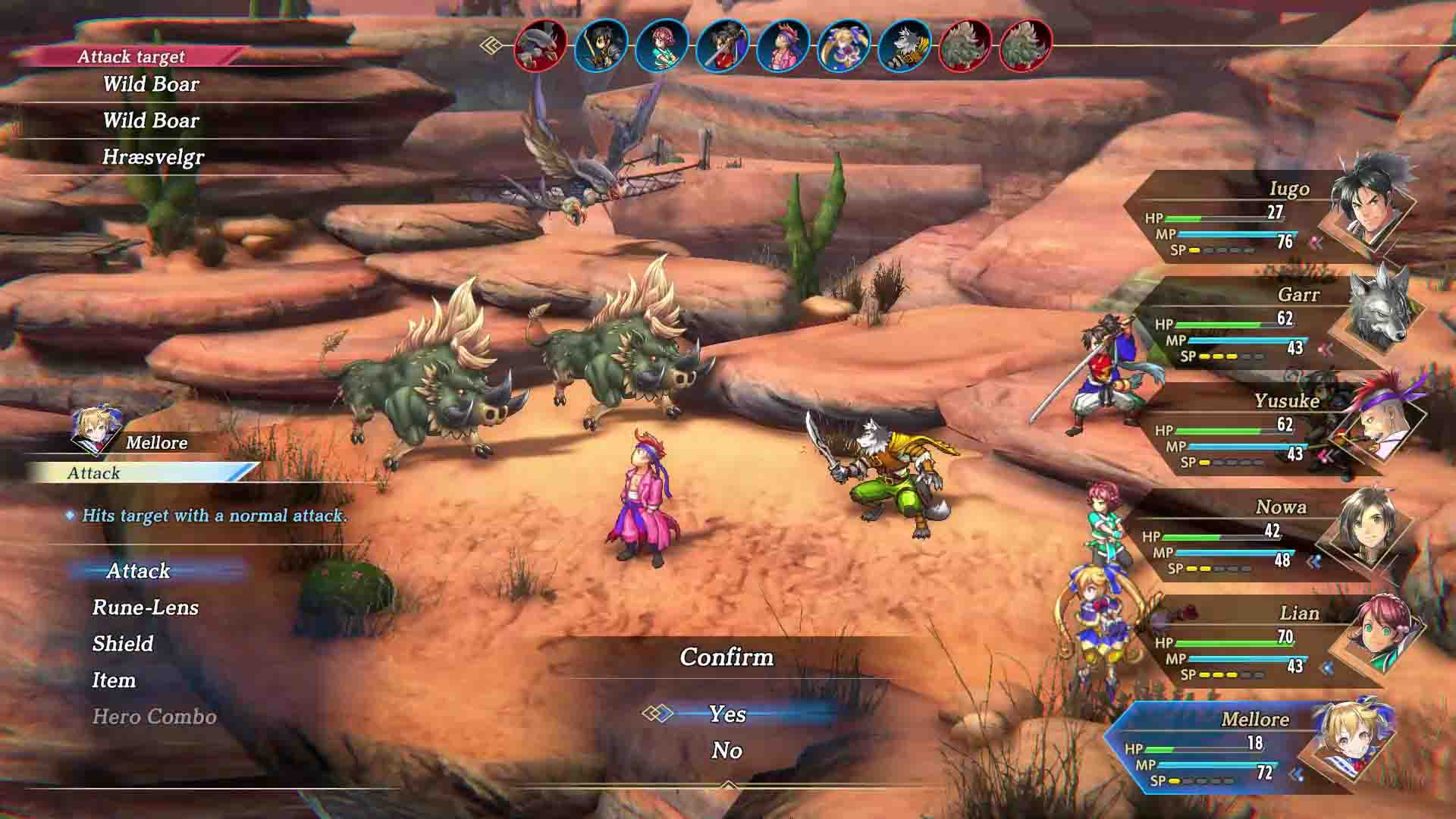This screenshot has height=819, width=1456.
Task: Confirm the attack by choosing Yes
Action: click(726, 714)
